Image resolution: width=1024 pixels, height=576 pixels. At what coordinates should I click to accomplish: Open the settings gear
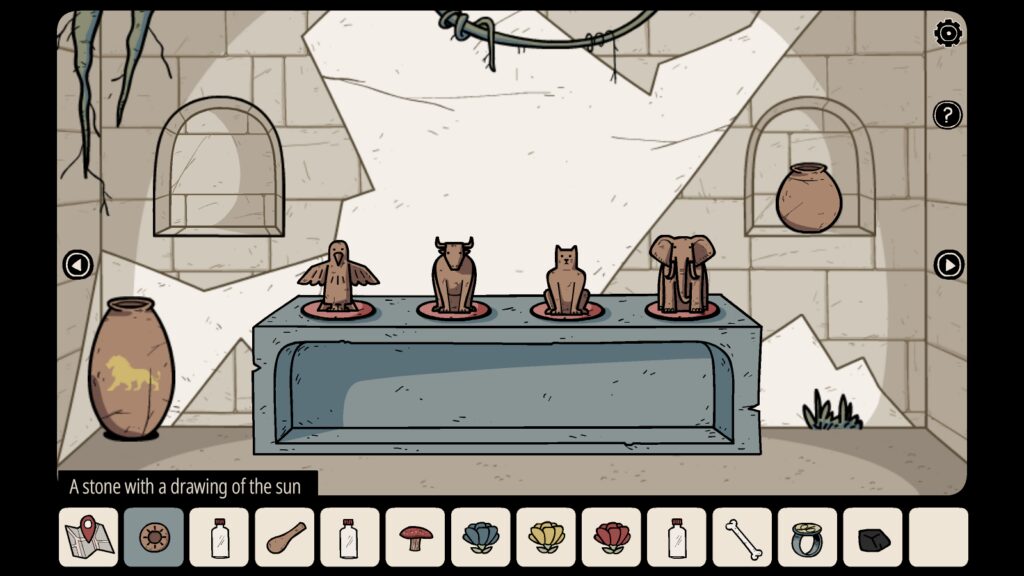click(x=948, y=33)
